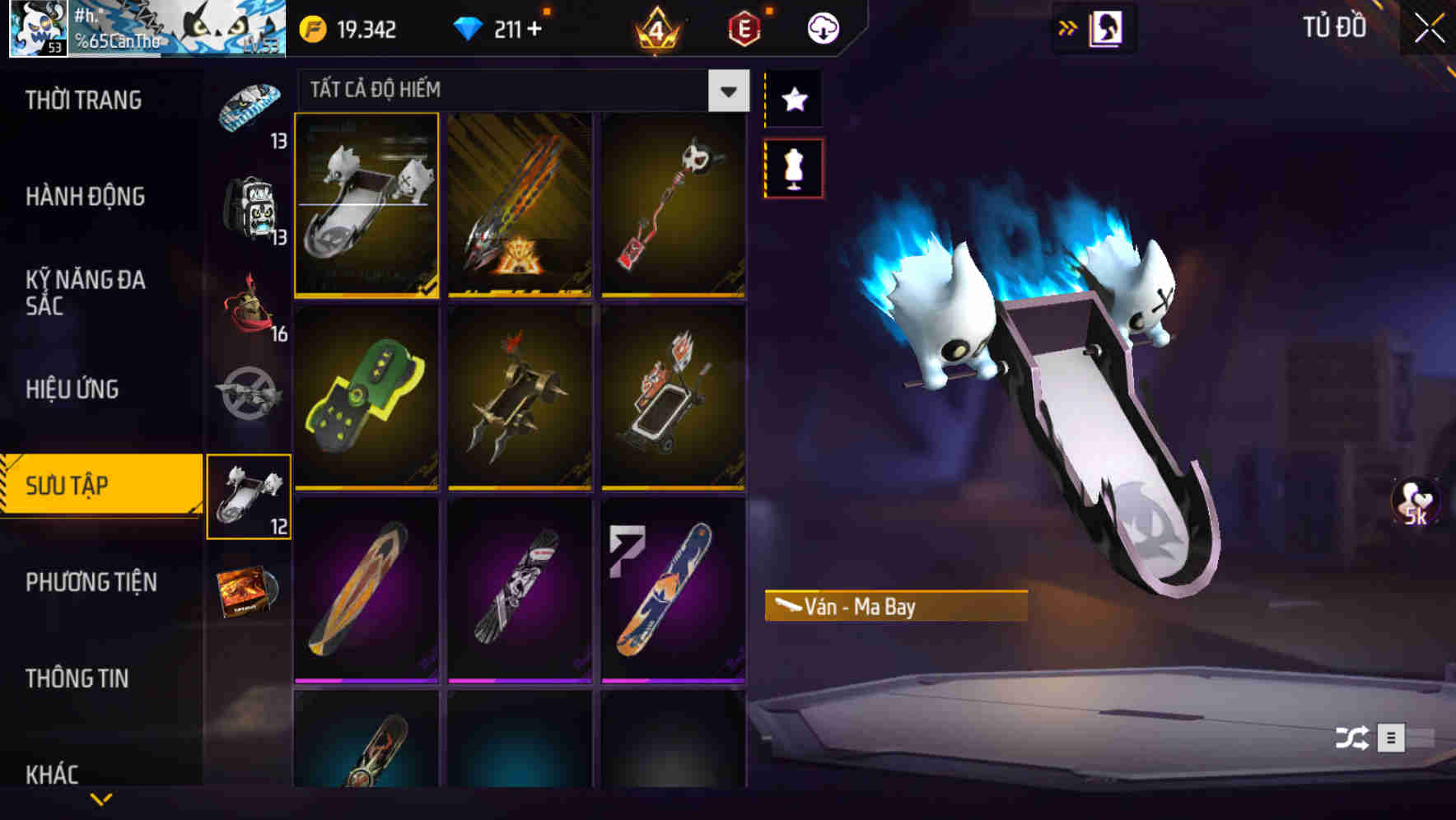Click the double-arrow expander near top right

1068,26
